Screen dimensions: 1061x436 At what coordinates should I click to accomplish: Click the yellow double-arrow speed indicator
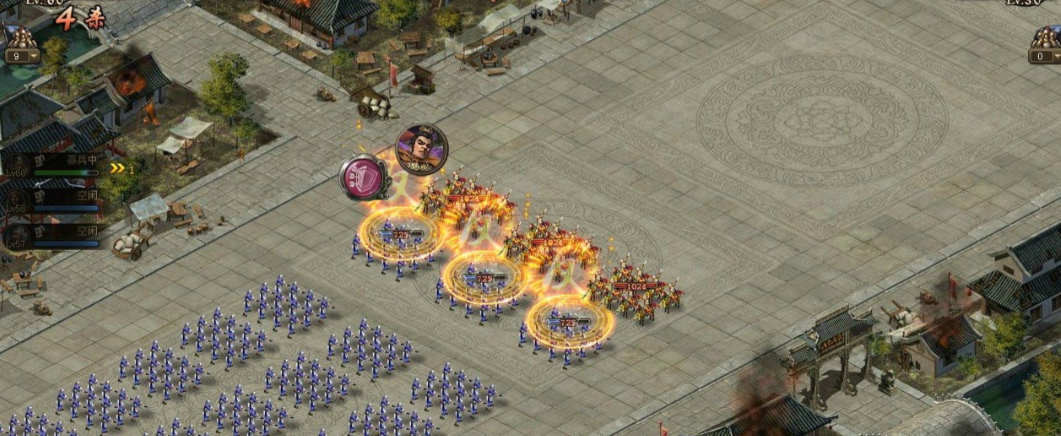[120, 168]
